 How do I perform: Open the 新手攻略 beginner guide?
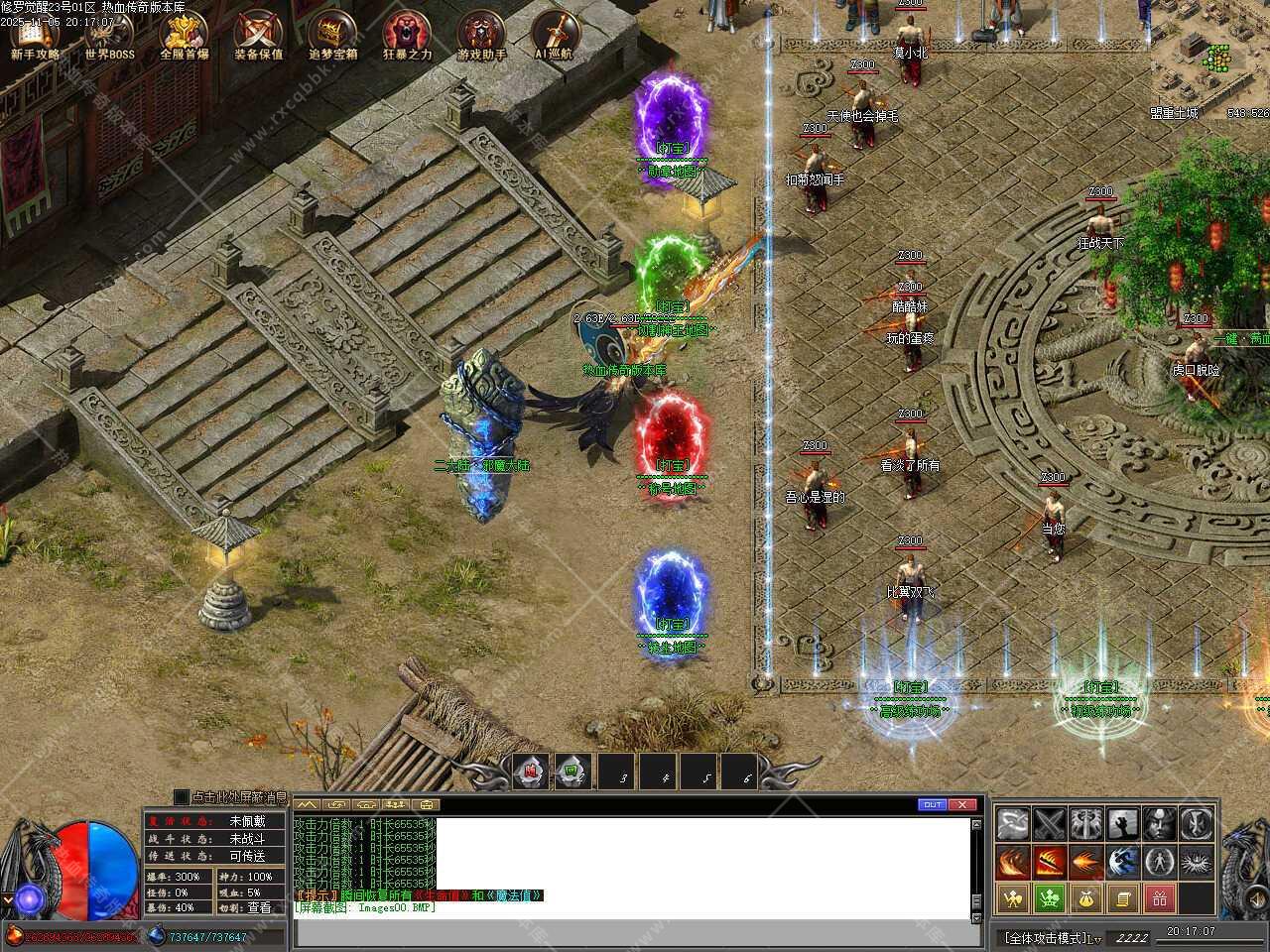tap(36, 37)
